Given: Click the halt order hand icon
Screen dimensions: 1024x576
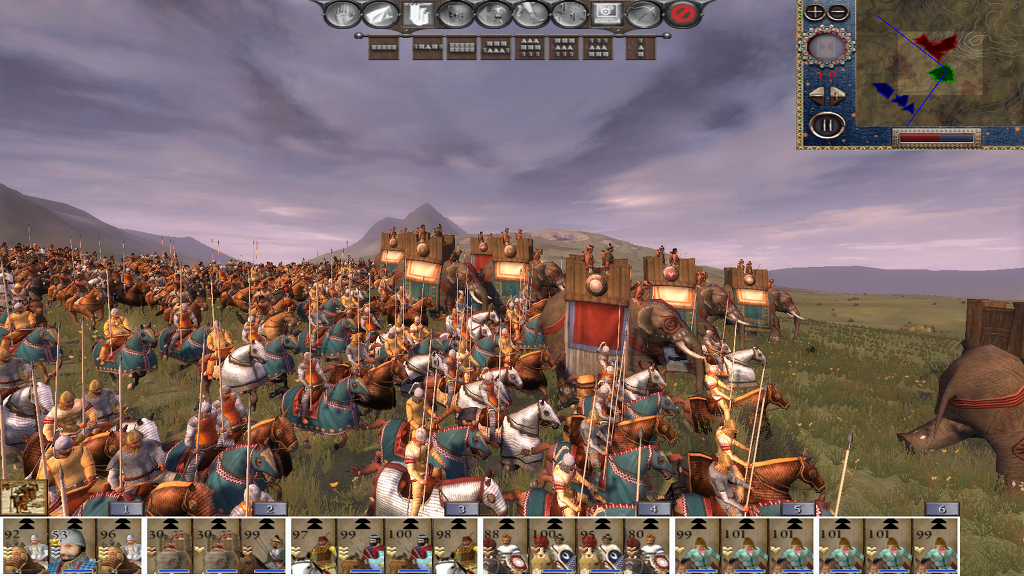Looking at the screenshot, I should pyautogui.click(x=343, y=14).
